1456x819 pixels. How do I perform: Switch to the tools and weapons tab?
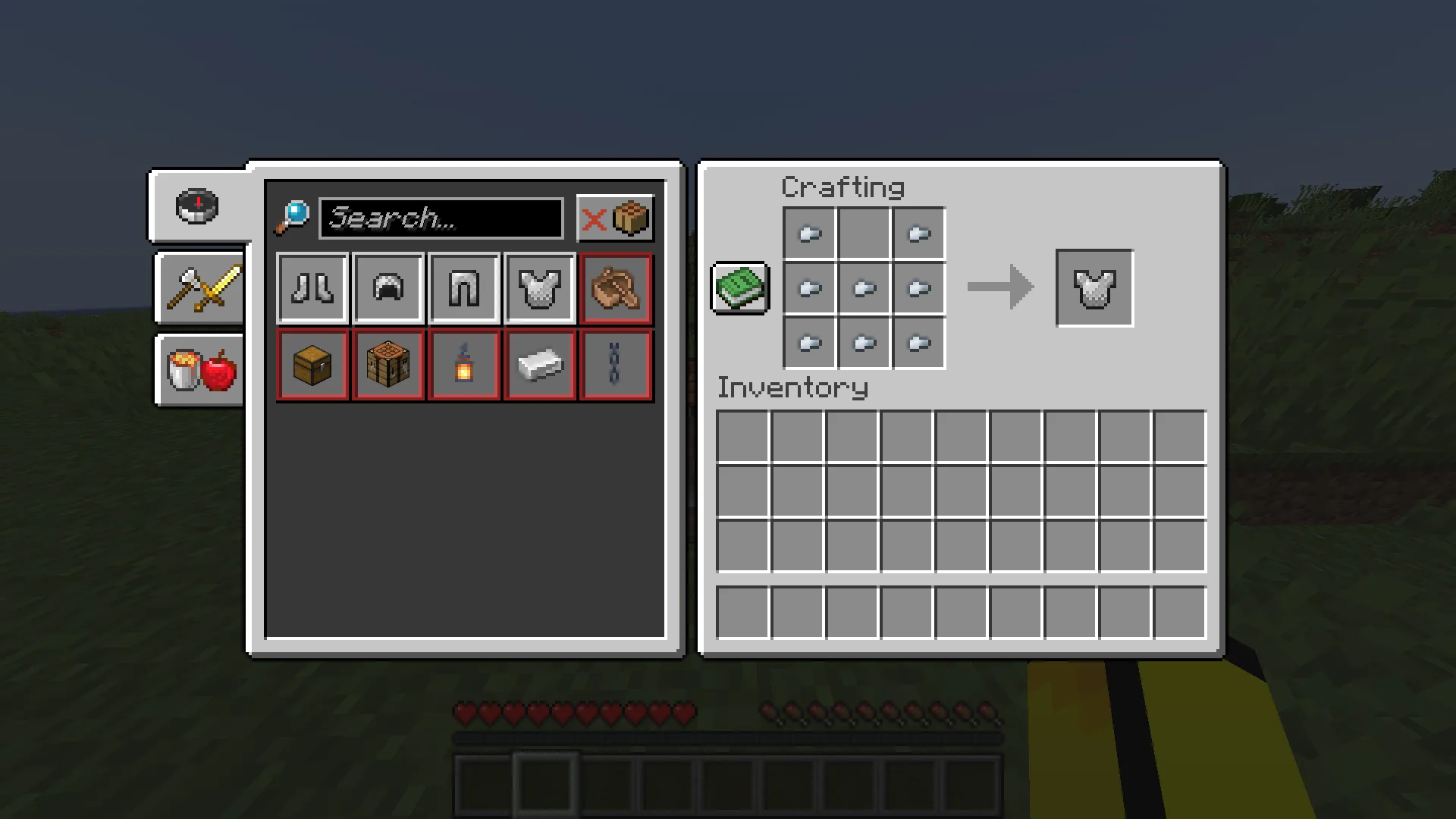pyautogui.click(x=199, y=289)
